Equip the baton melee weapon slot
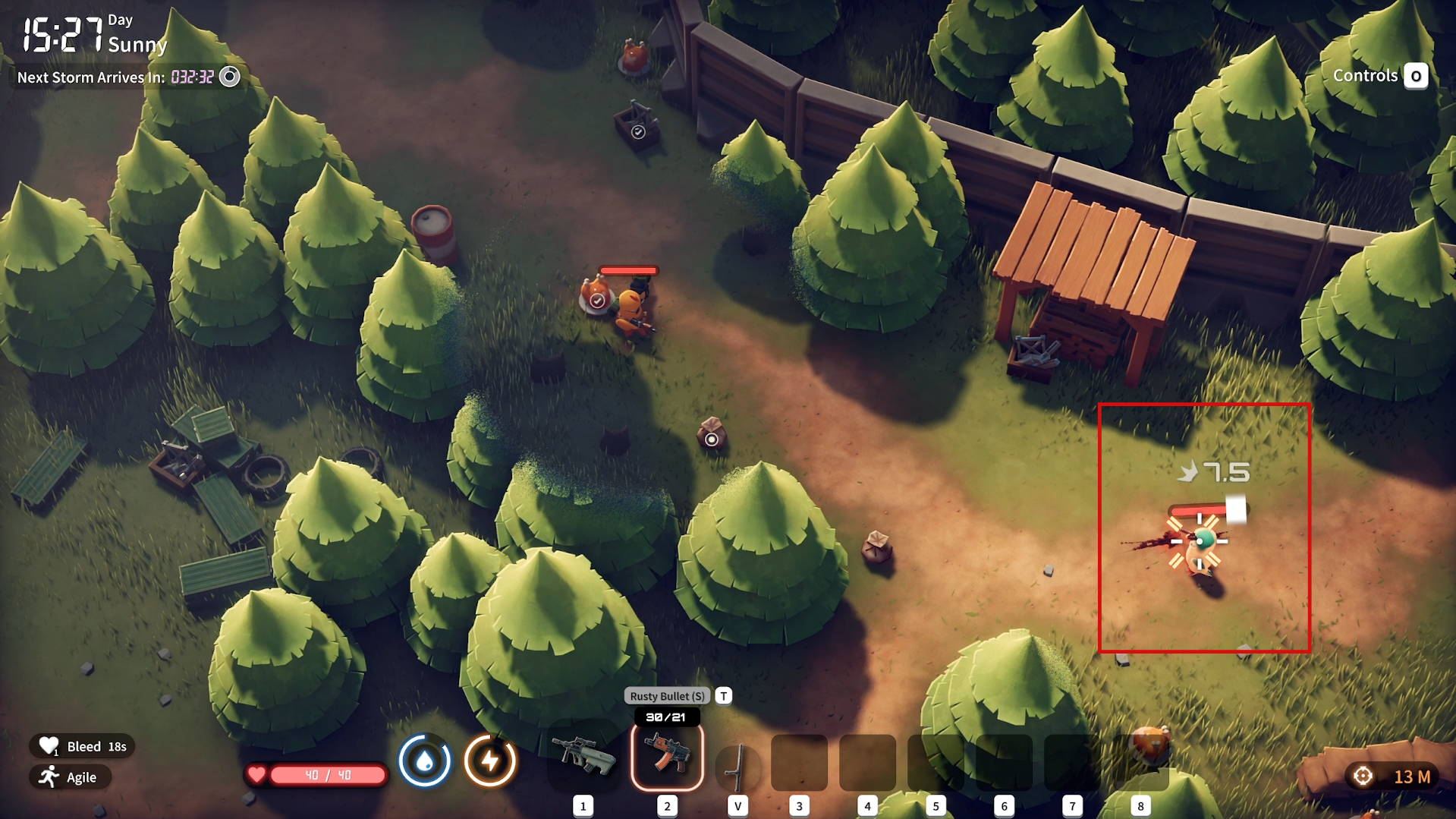The image size is (1456, 819). pos(737,765)
